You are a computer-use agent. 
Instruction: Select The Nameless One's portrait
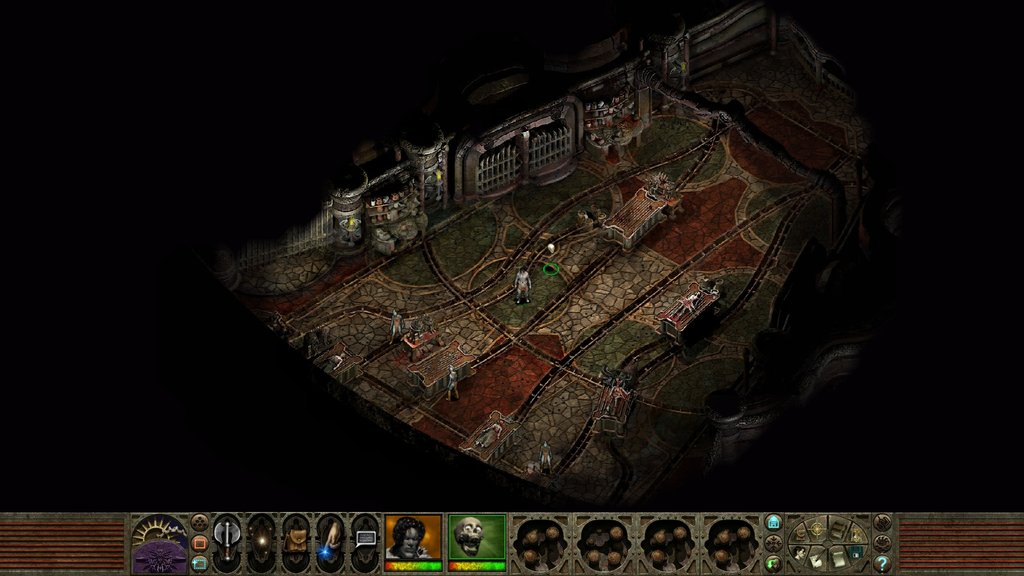413,538
